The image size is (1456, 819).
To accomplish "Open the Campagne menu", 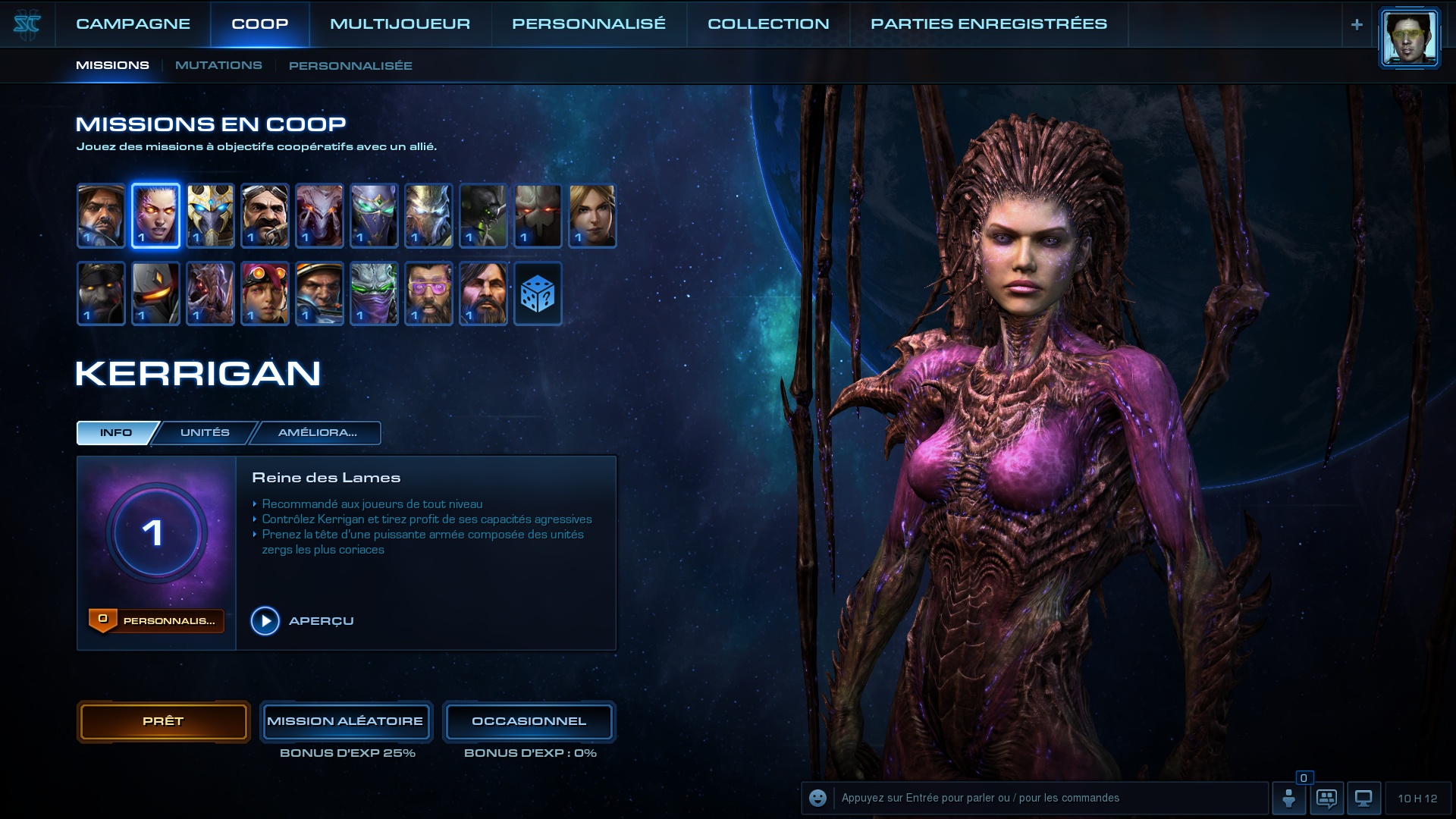I will [x=133, y=24].
